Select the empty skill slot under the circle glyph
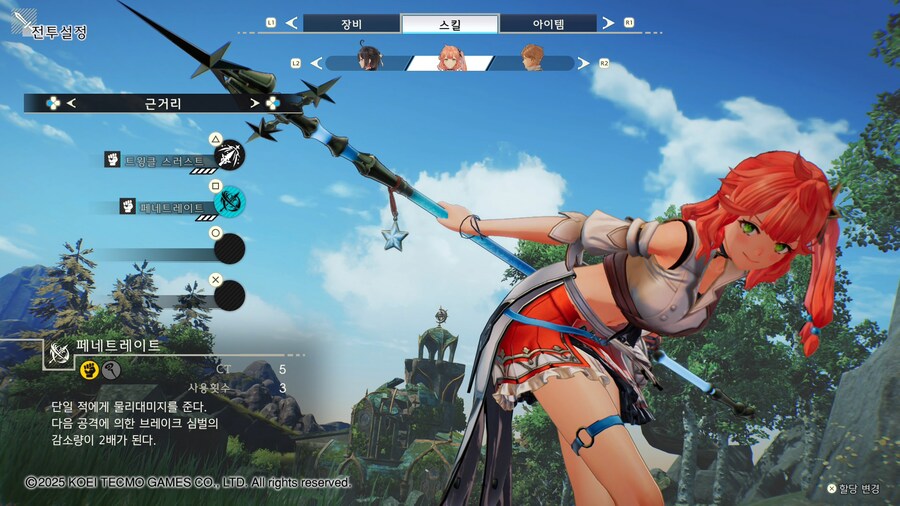Image resolution: width=900 pixels, height=506 pixels. tap(229, 247)
